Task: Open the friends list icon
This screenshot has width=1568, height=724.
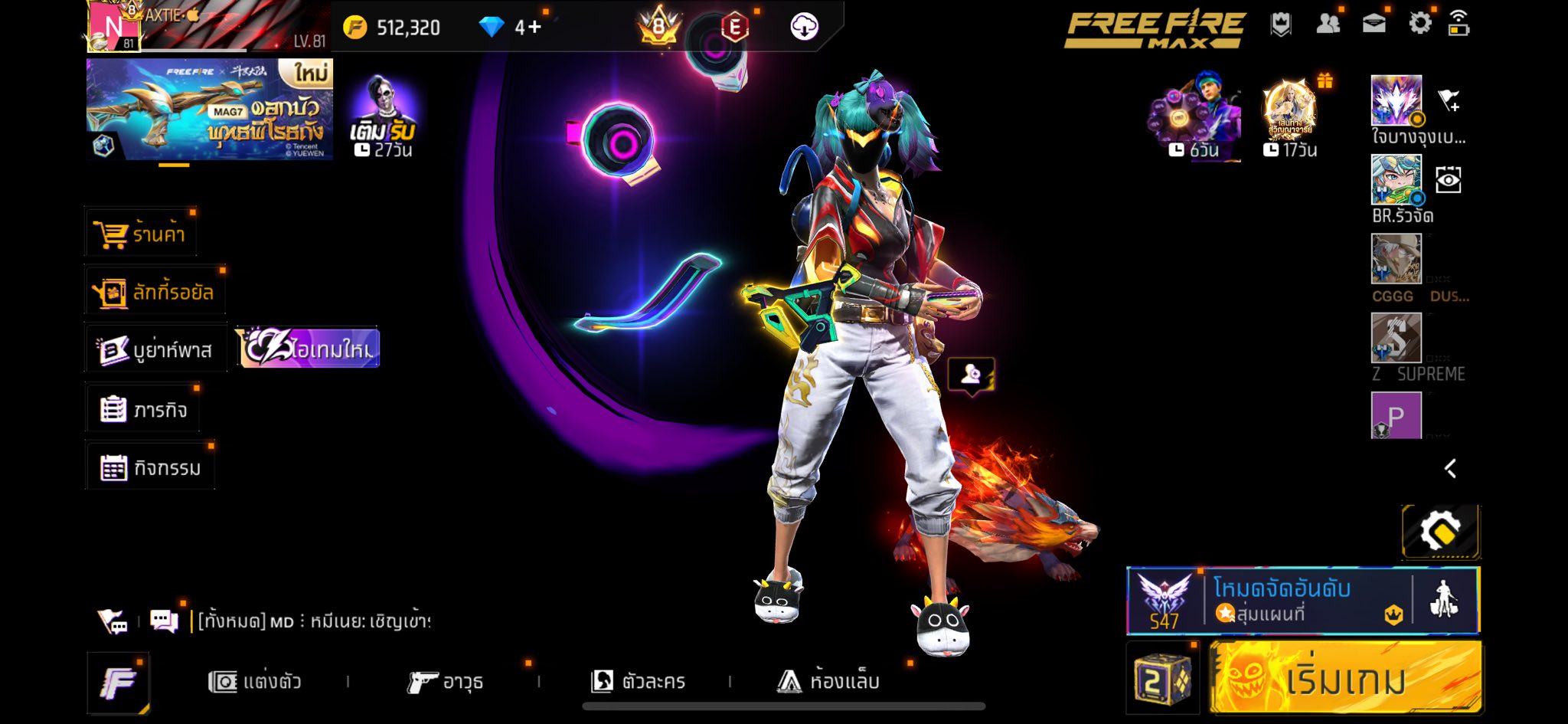Action: tap(1328, 24)
